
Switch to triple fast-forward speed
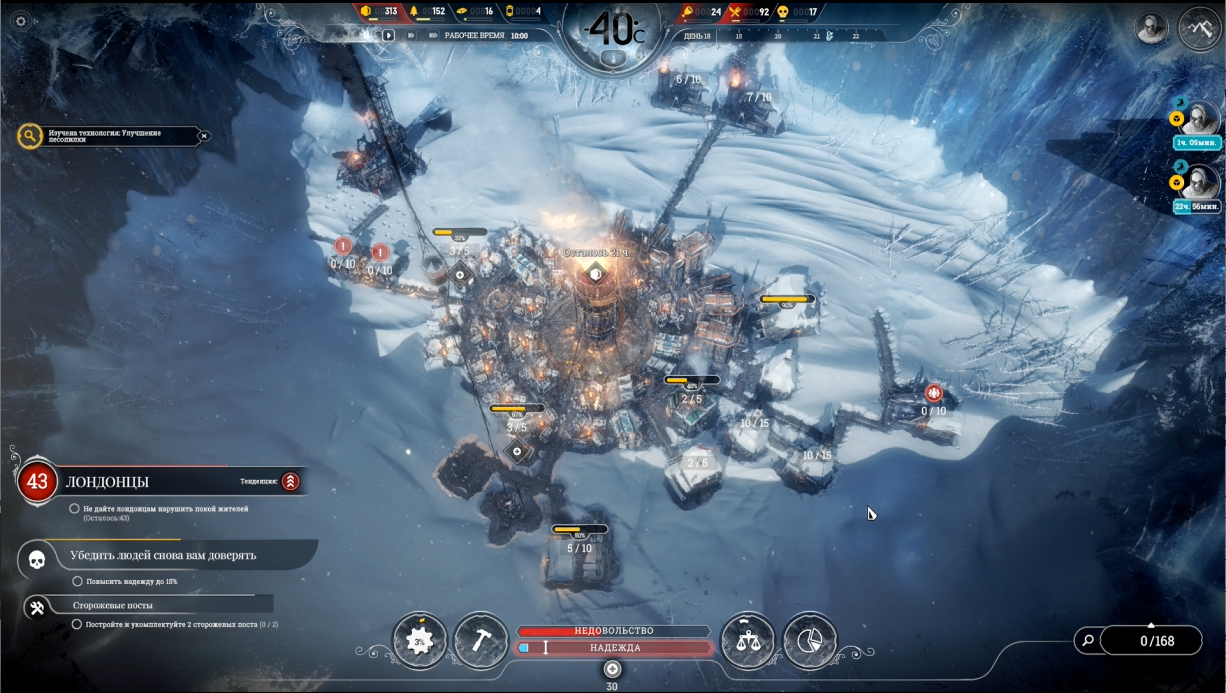433,34
